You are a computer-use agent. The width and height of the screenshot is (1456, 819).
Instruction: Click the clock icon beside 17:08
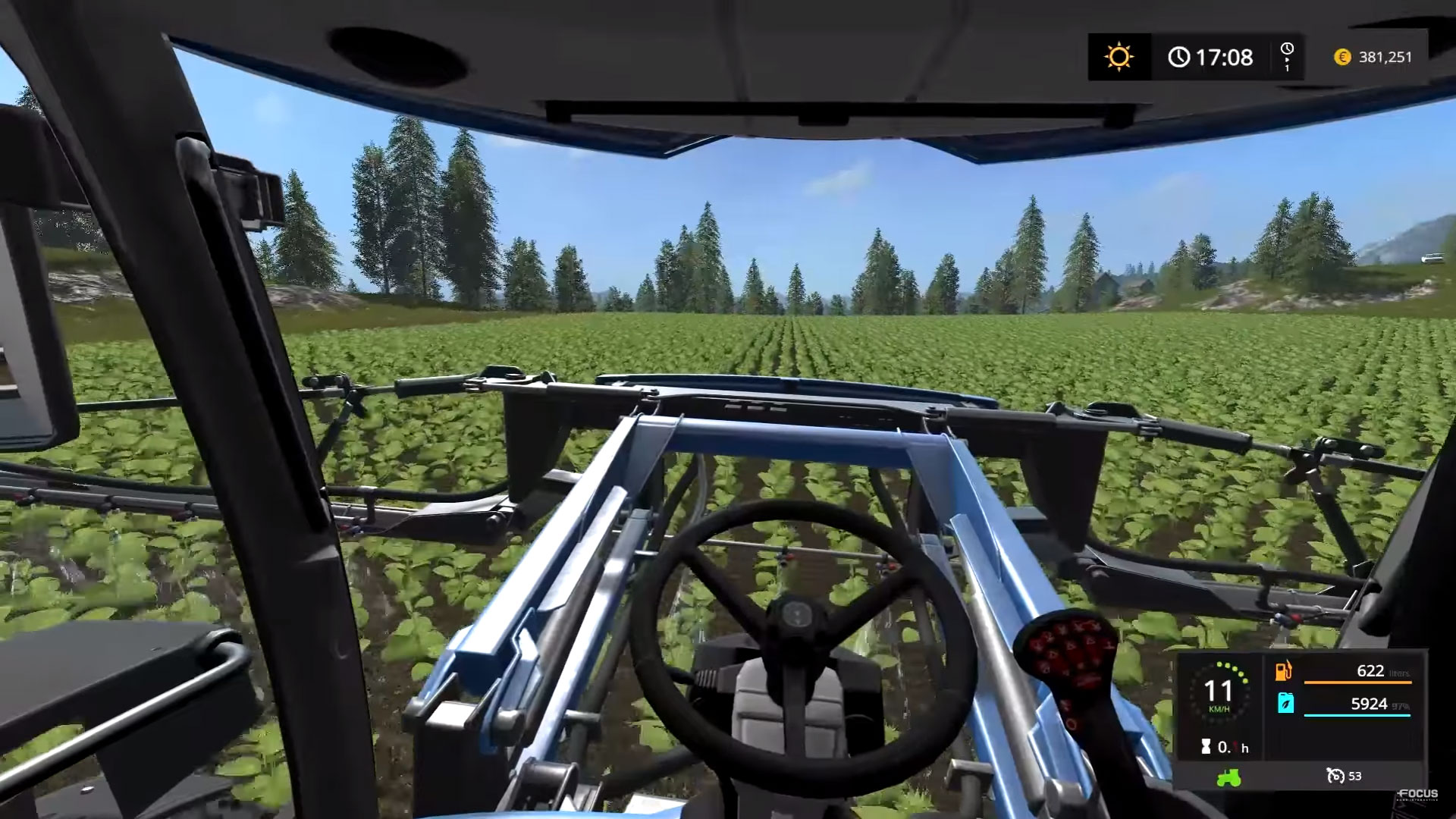[x=1180, y=57]
